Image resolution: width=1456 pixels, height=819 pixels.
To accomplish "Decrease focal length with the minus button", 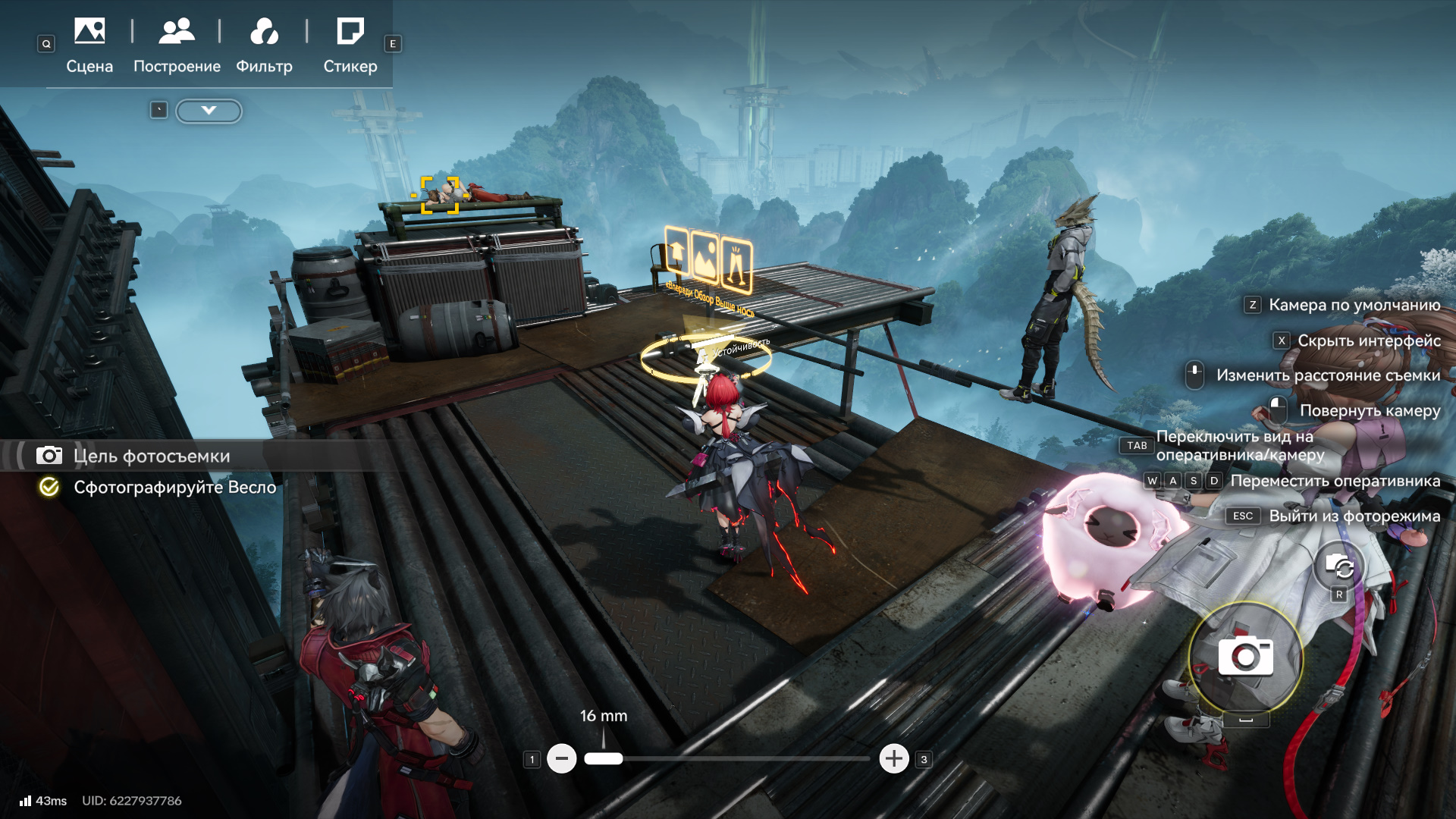I will pos(561,758).
